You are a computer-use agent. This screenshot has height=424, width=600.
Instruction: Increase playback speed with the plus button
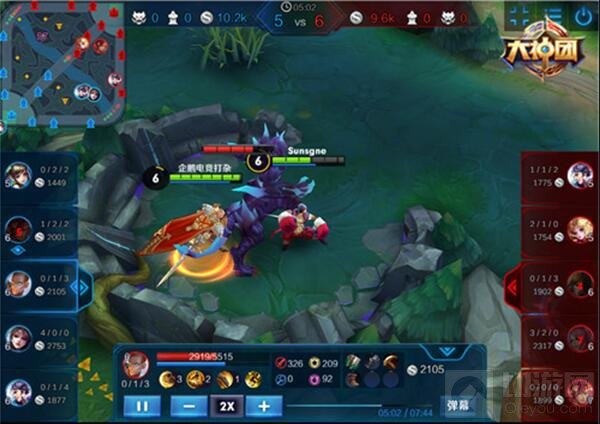264,406
